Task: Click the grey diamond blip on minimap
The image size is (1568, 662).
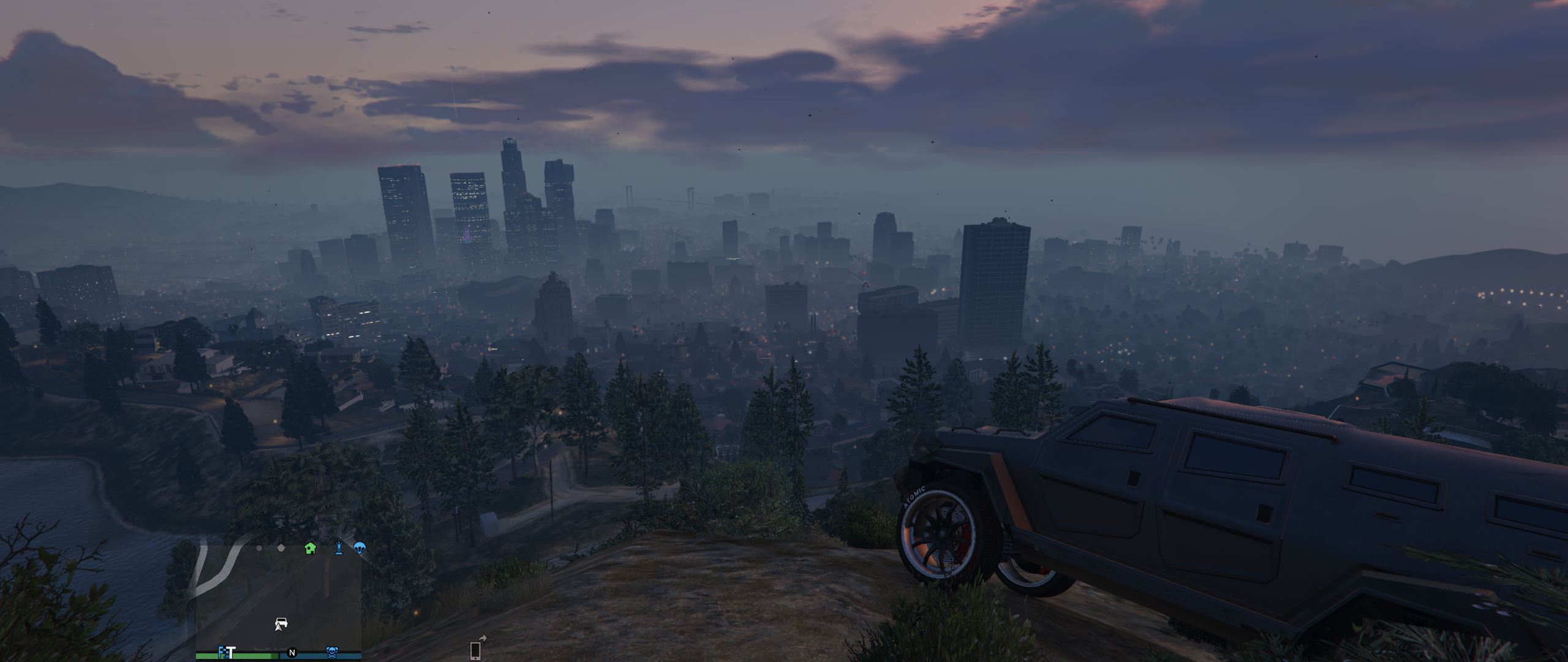Action: pyautogui.click(x=281, y=547)
